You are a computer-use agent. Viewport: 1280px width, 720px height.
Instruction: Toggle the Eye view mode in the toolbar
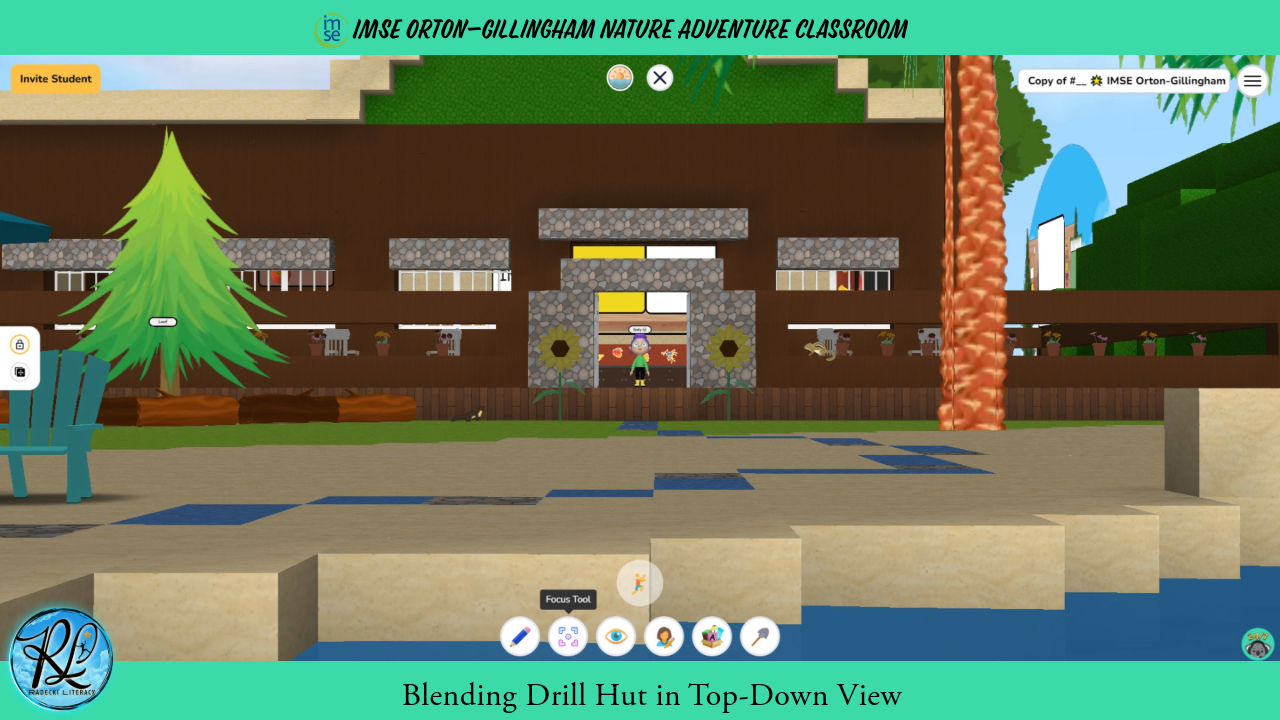tap(616, 636)
